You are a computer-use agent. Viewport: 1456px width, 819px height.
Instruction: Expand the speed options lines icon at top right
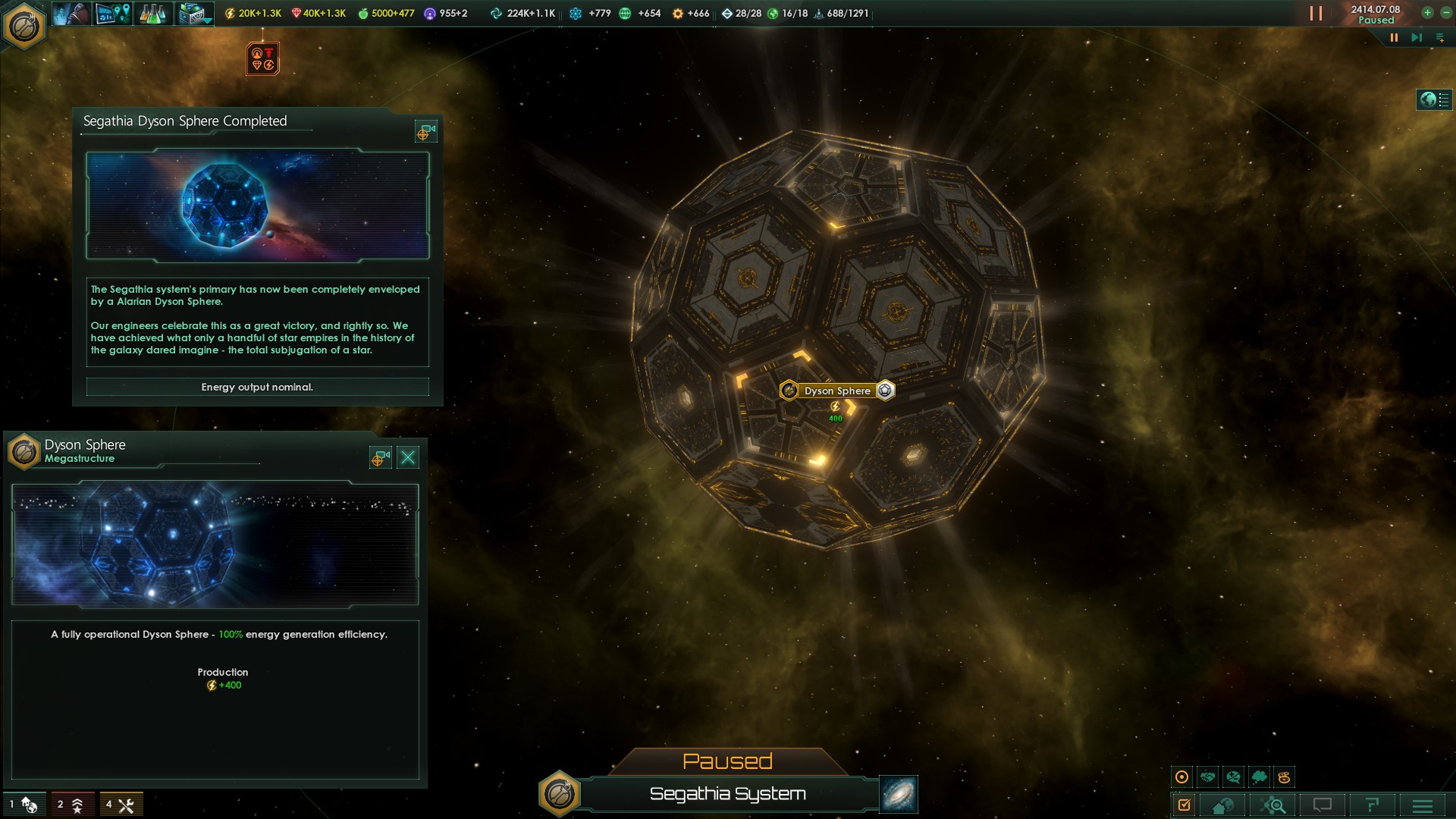1440,36
